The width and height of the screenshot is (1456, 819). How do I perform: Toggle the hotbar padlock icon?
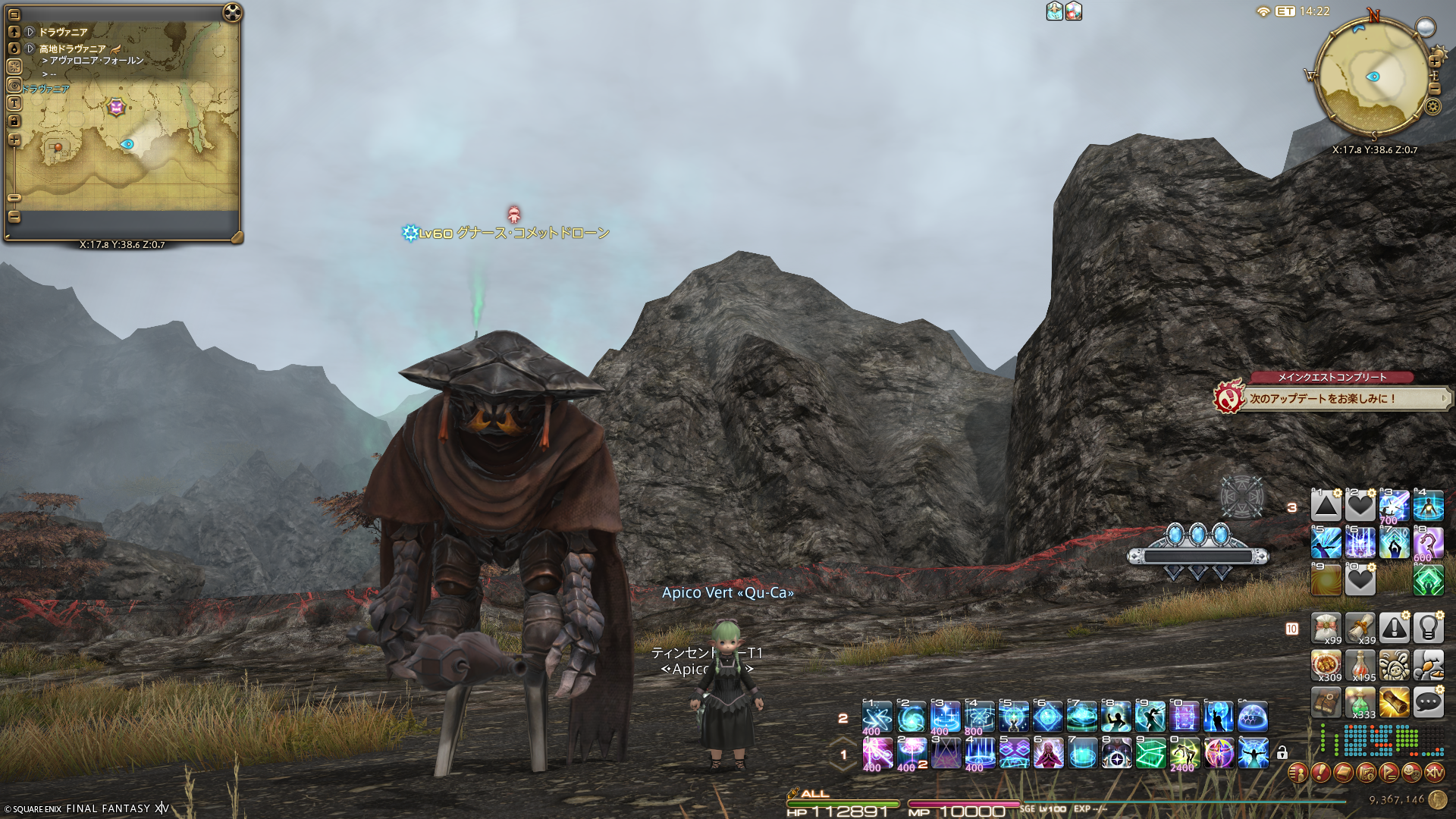(x=1282, y=753)
